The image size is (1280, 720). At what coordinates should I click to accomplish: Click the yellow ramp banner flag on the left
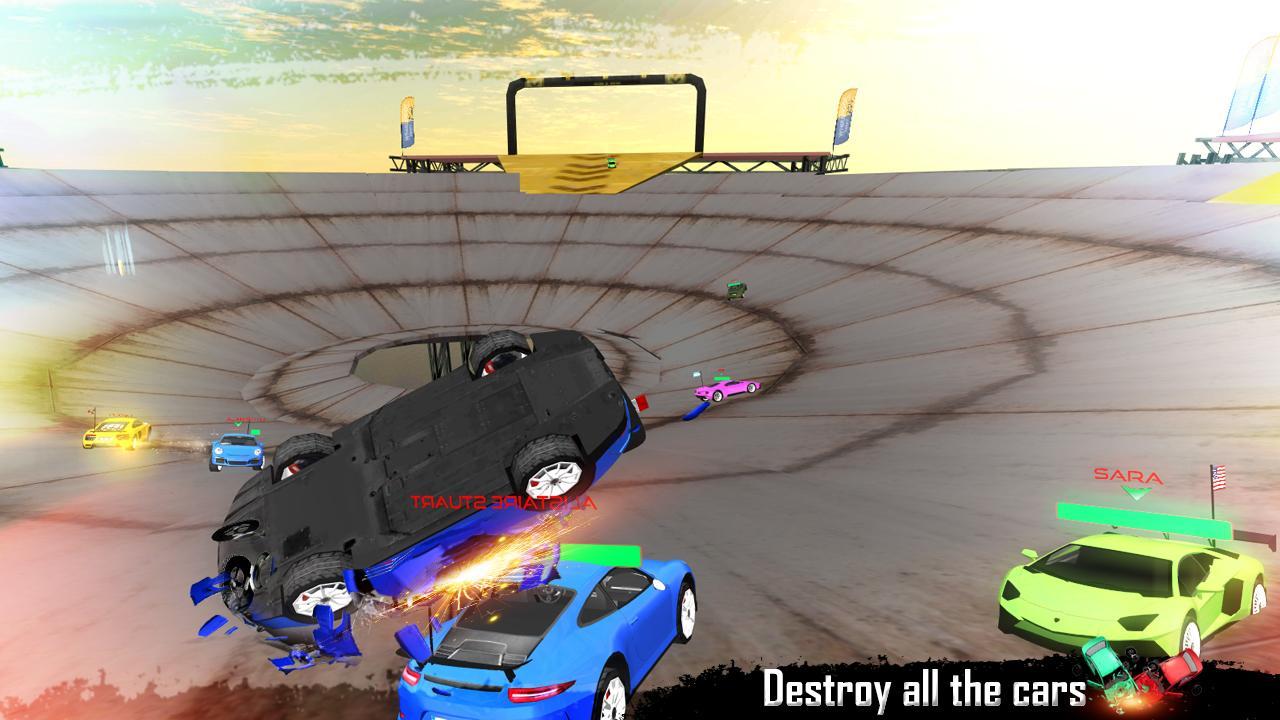tap(406, 120)
